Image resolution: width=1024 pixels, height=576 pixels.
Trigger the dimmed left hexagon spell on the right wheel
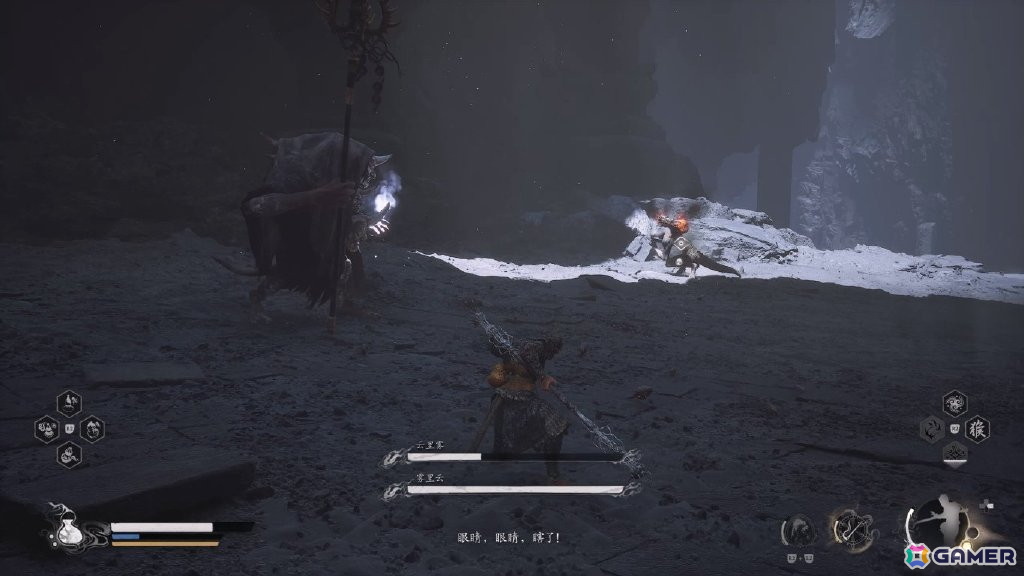(932, 429)
